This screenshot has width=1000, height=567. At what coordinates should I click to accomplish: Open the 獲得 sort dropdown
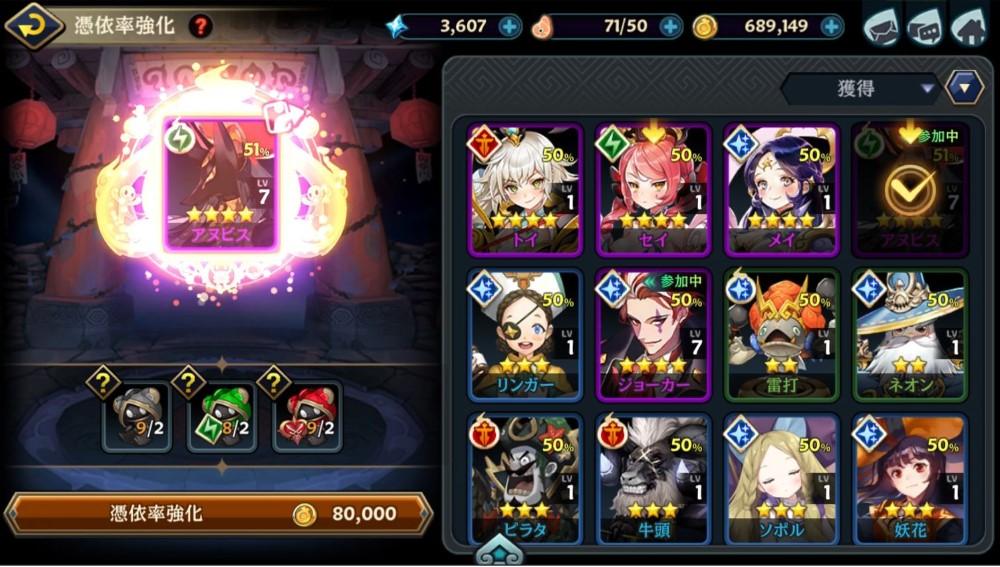click(859, 89)
